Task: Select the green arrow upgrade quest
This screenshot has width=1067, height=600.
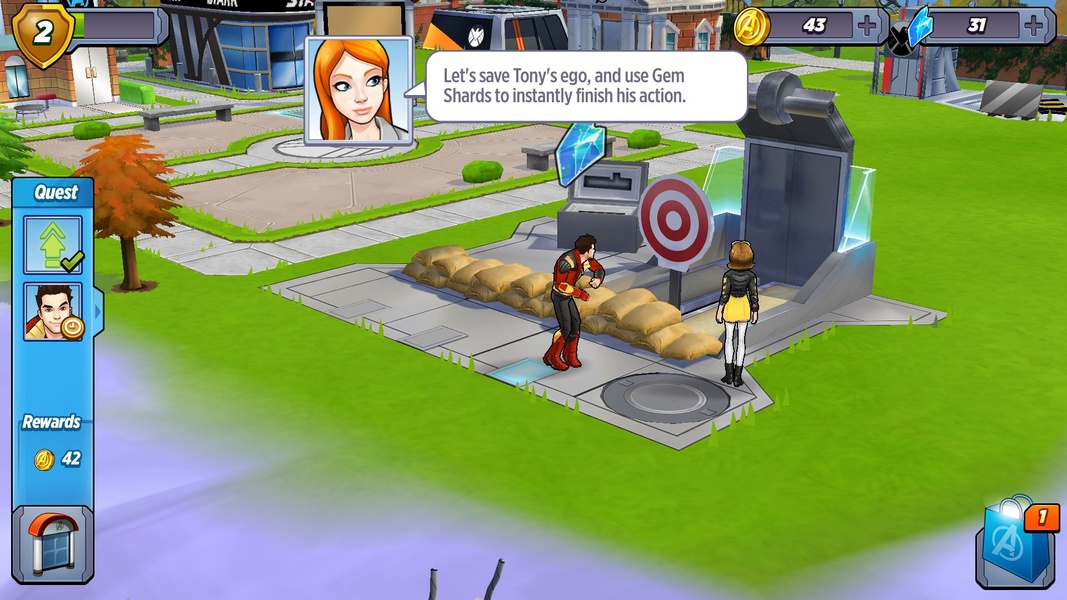Action: click(53, 244)
